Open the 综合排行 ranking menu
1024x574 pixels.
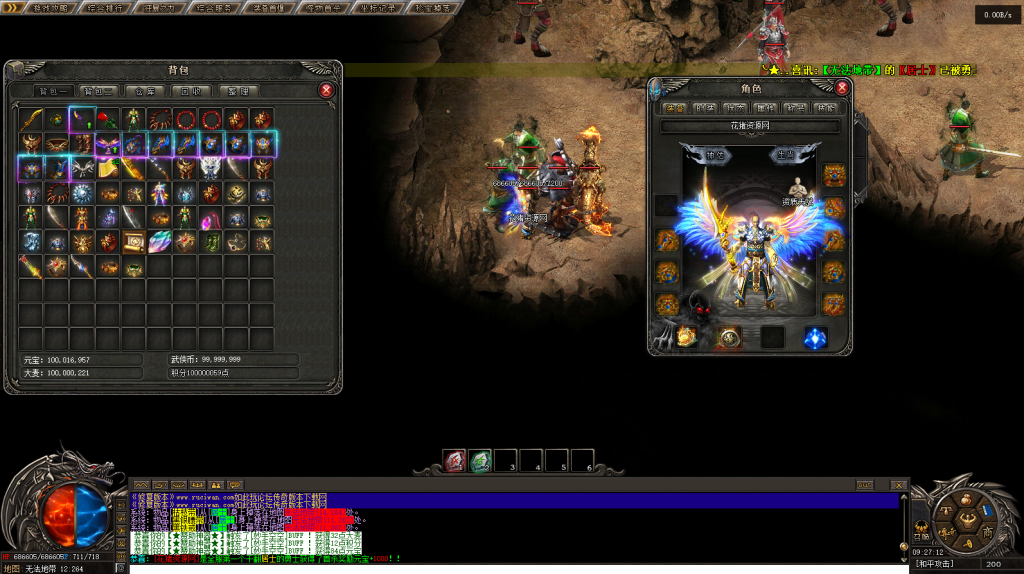(x=105, y=7)
